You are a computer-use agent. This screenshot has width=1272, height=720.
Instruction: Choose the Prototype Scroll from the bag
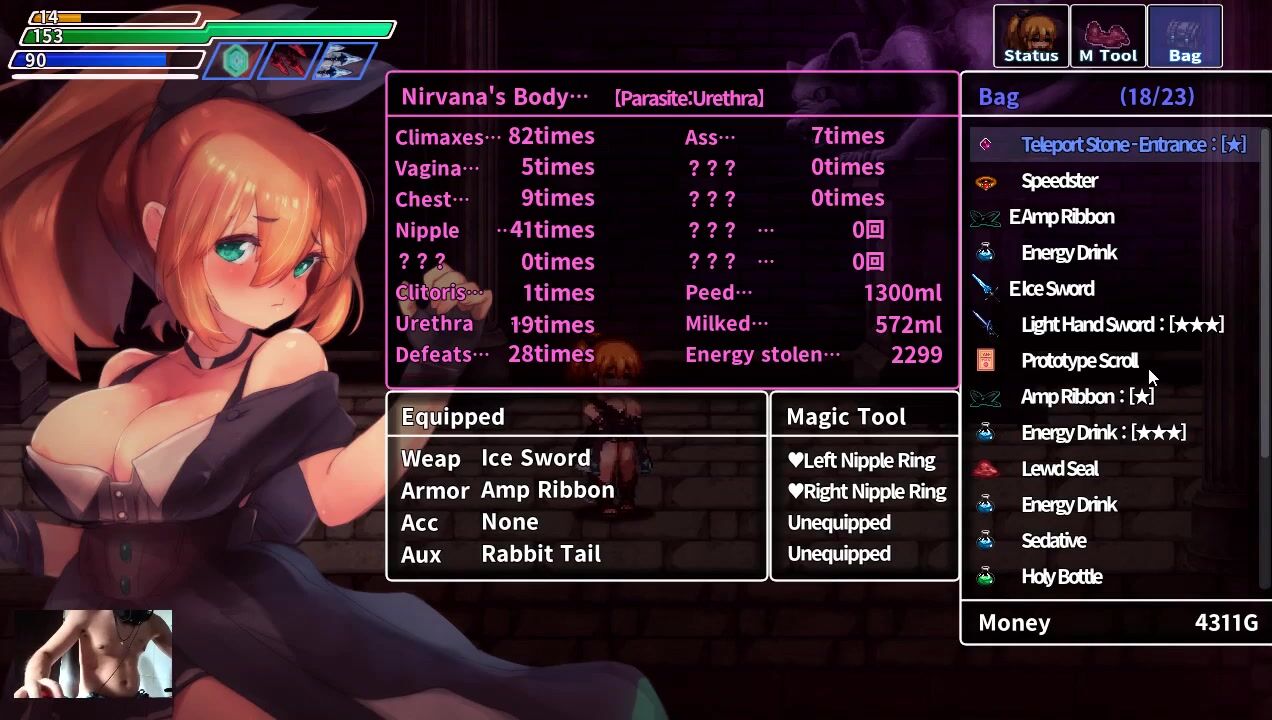pos(1079,361)
